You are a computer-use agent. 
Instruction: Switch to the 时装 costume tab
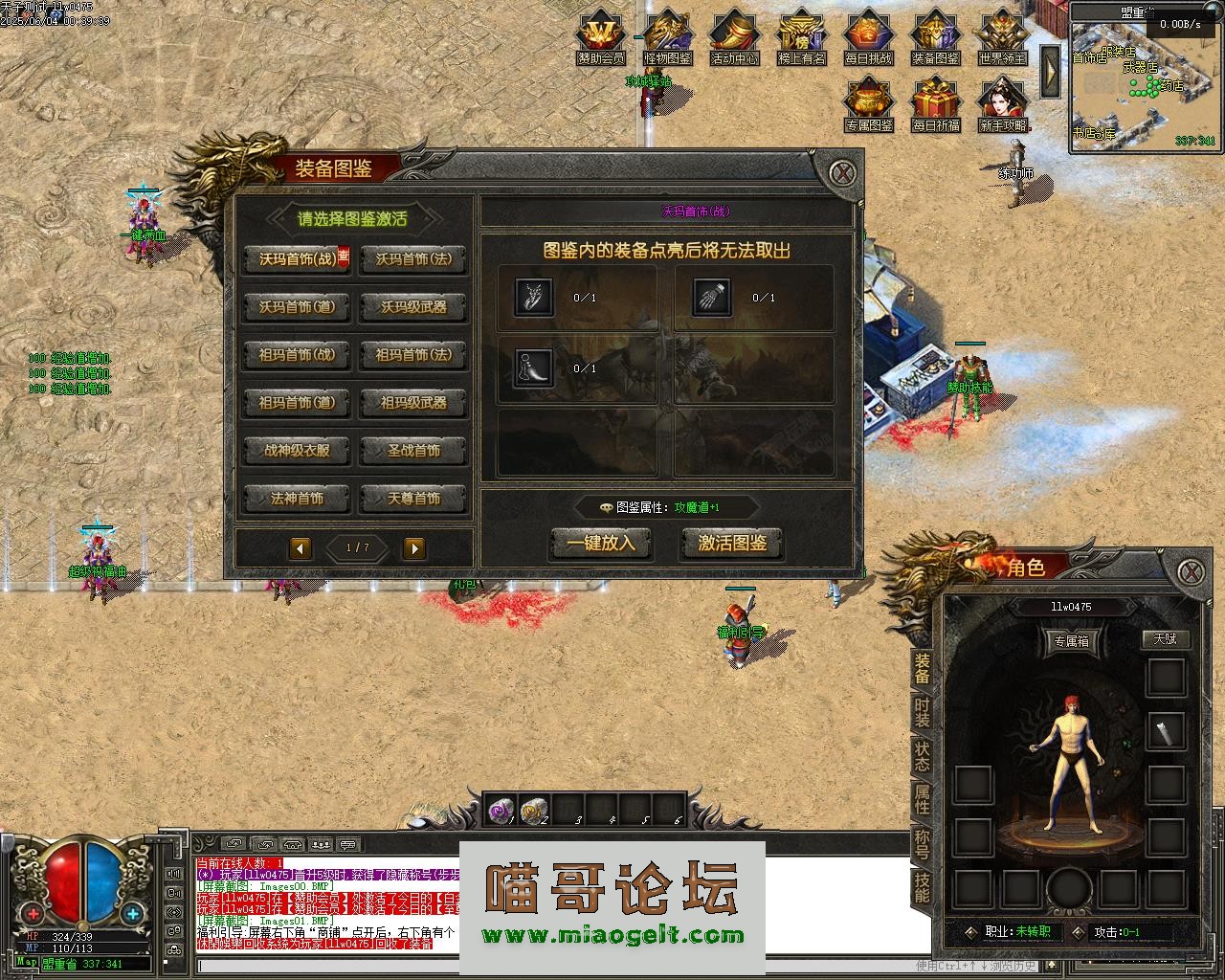coord(922,712)
